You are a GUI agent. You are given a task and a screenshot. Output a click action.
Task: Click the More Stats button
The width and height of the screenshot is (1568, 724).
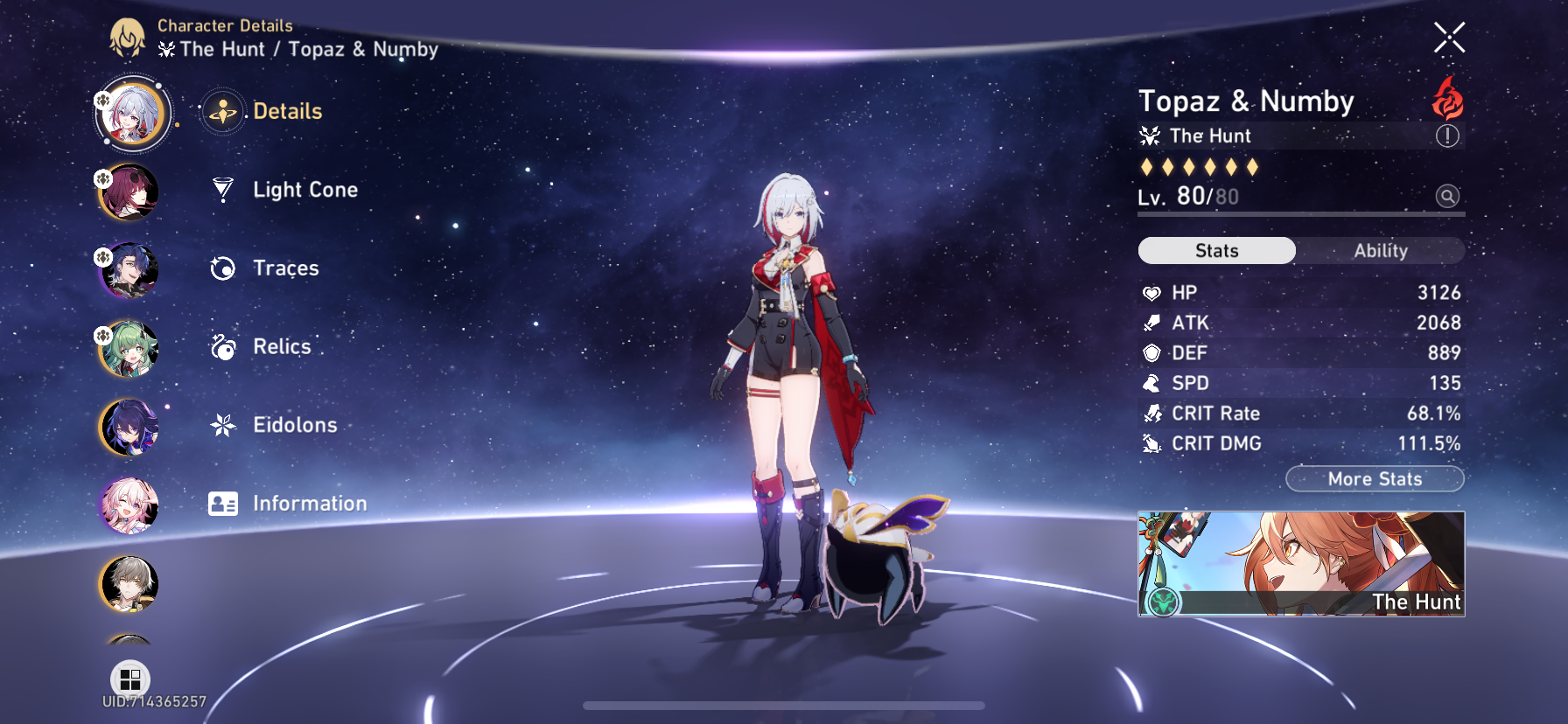1375,479
